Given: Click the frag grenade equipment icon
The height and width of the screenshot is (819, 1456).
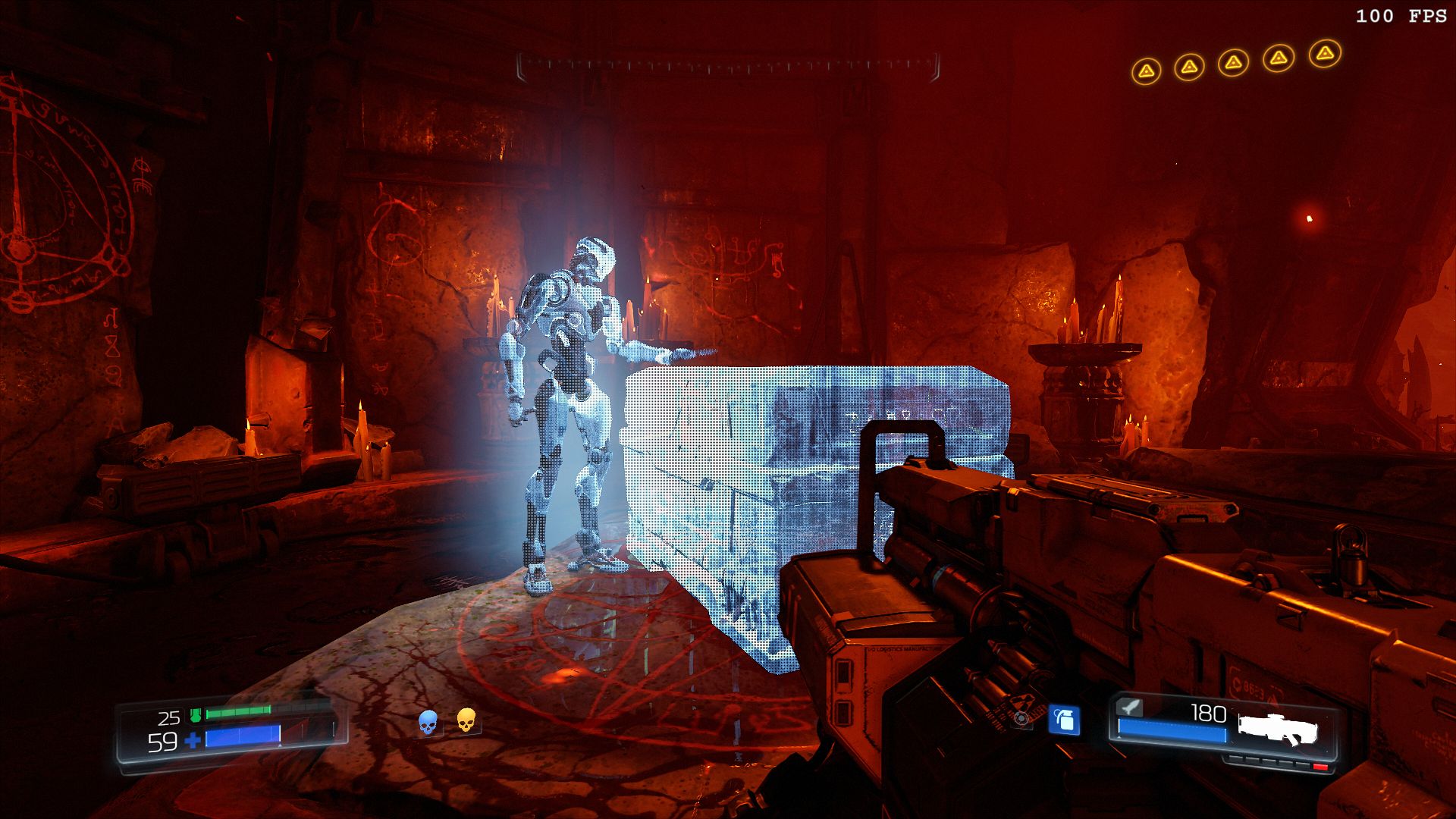Looking at the screenshot, I should 1064,720.
